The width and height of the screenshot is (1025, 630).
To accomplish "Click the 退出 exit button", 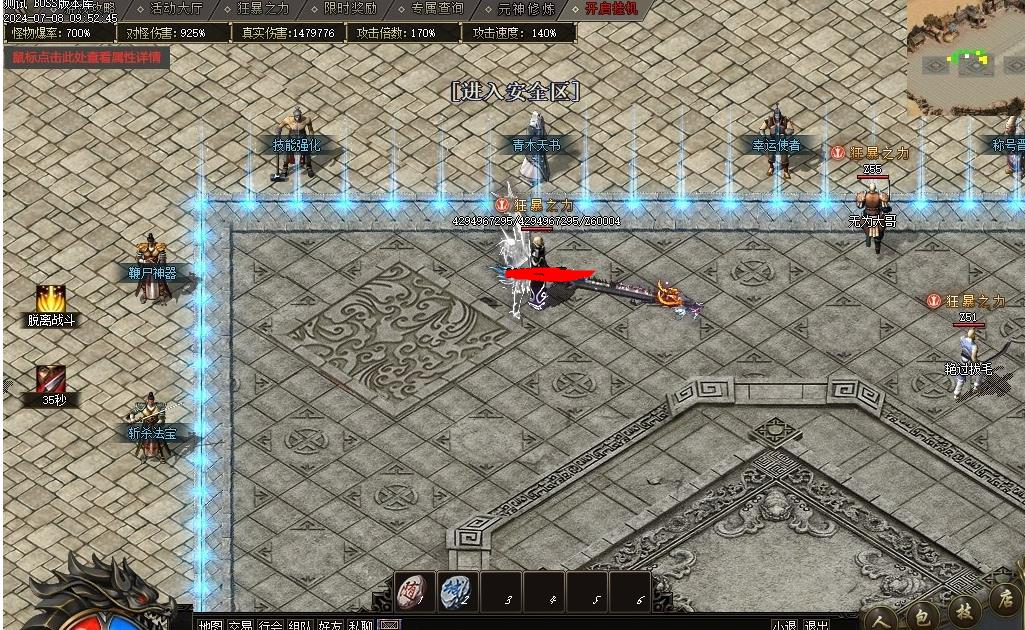I will (x=816, y=625).
